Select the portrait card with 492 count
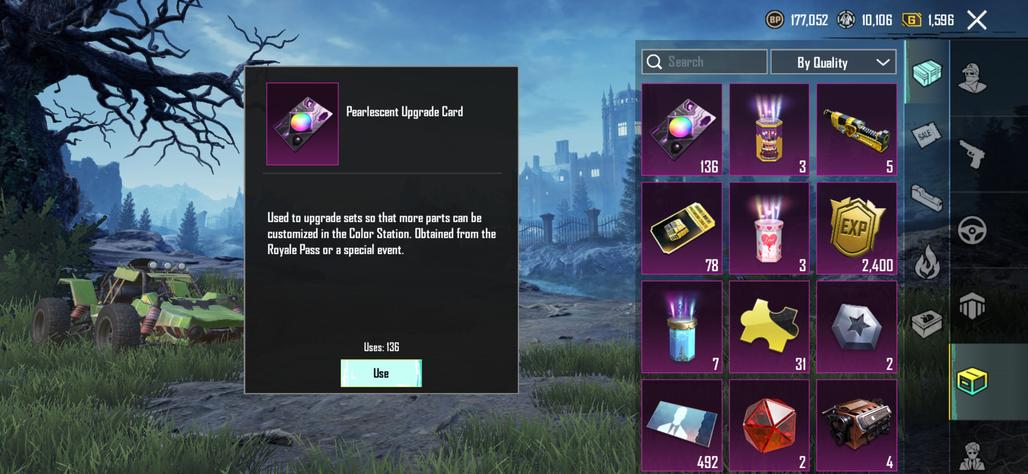Image resolution: width=1028 pixels, height=474 pixels. [682, 424]
